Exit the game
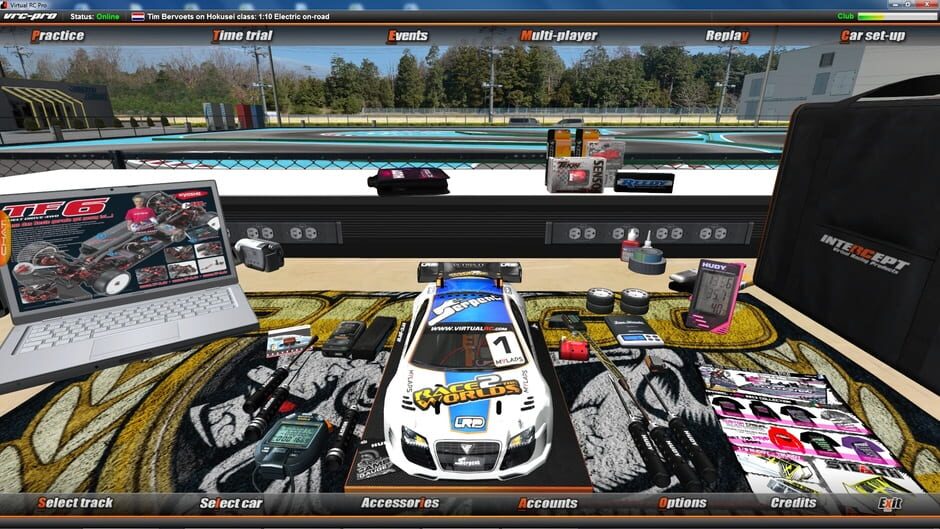 point(888,503)
